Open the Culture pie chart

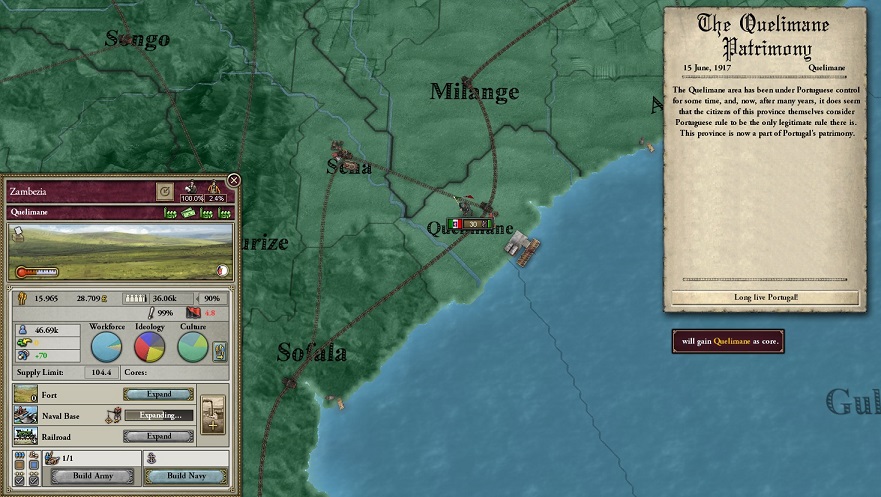tap(193, 347)
